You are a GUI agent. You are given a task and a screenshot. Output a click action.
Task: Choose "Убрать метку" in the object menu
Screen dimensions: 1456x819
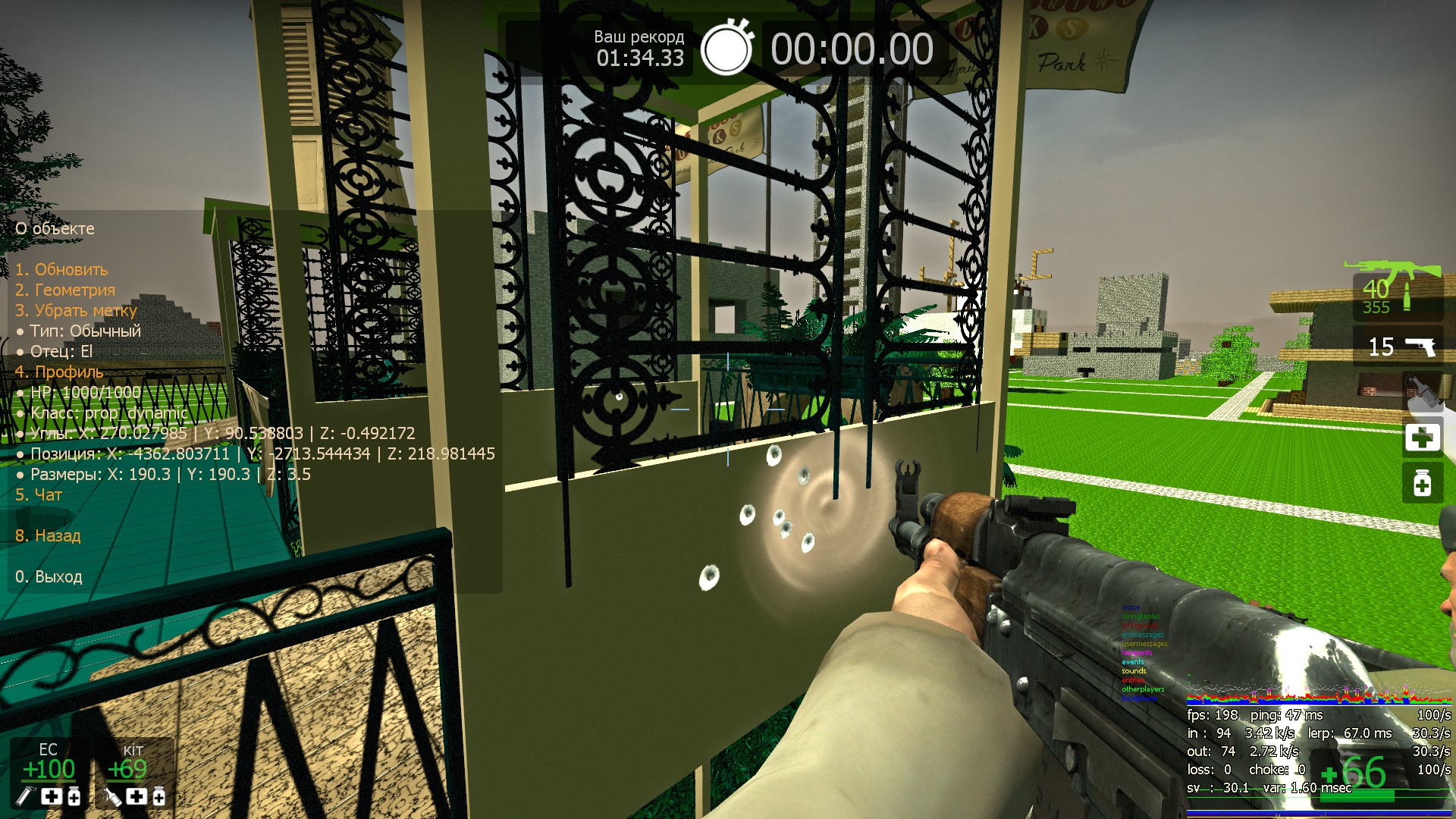point(76,310)
